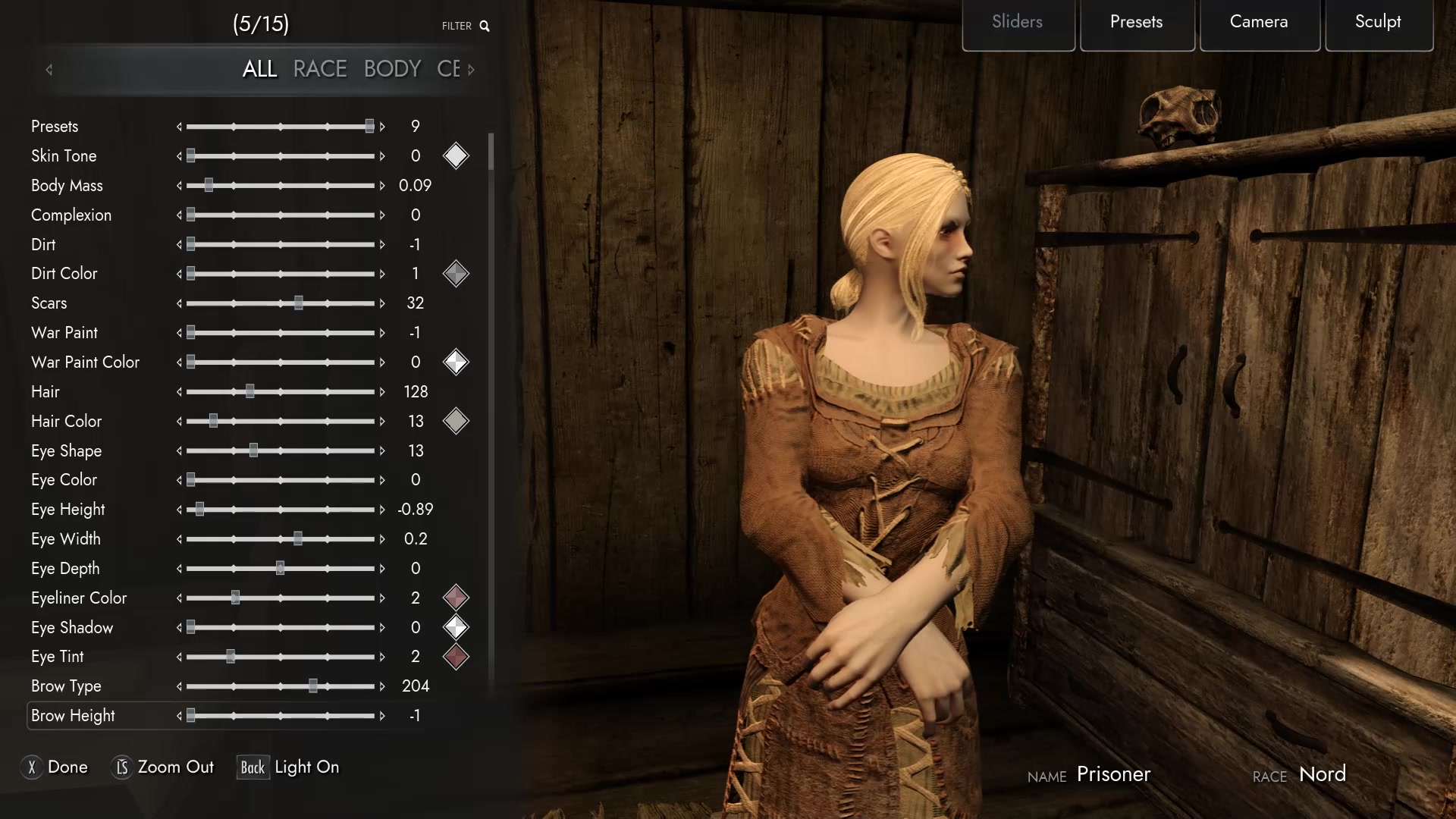
Task: Open the Eye Tint color diamond
Action: tap(456, 657)
